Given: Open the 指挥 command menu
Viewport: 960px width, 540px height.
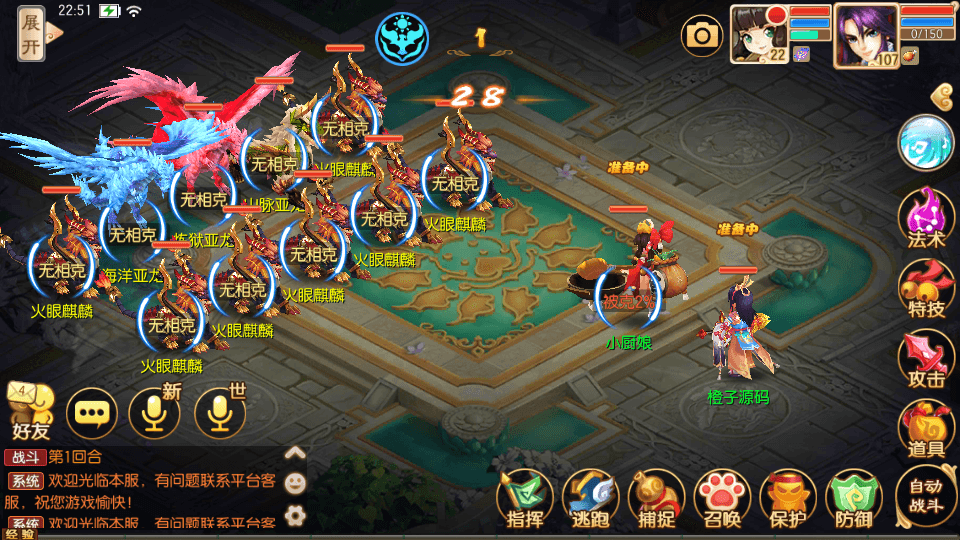Looking at the screenshot, I should (525, 497).
